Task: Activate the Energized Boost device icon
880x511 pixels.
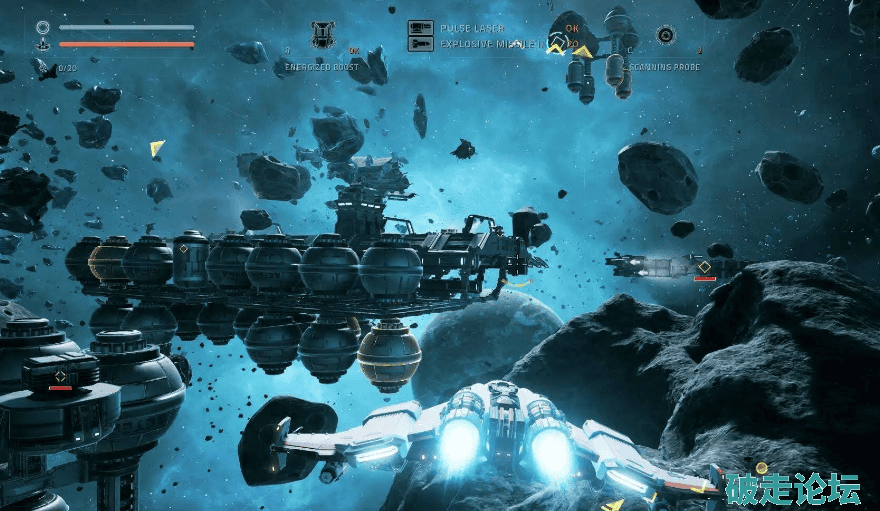Action: [x=322, y=35]
